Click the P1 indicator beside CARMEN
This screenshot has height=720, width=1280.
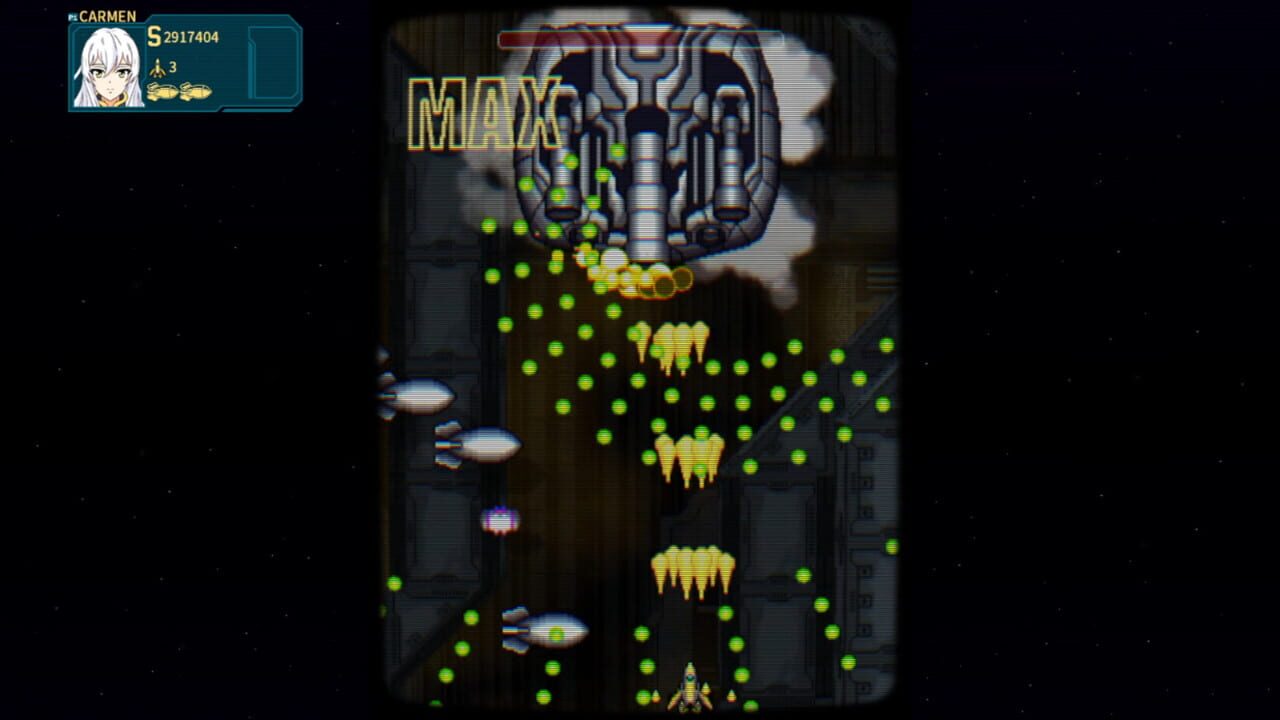(72, 16)
